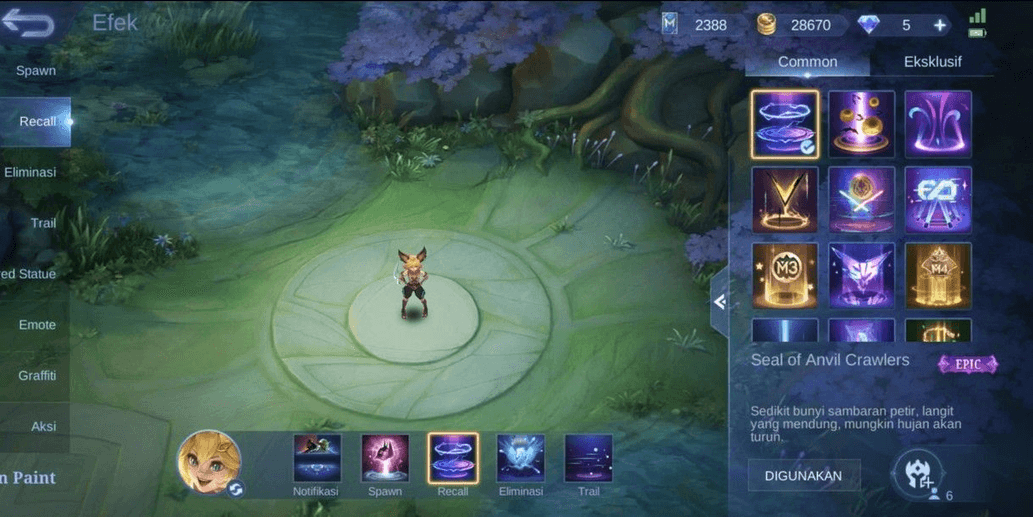Open the Notifikasi effect slot

(x=317, y=460)
